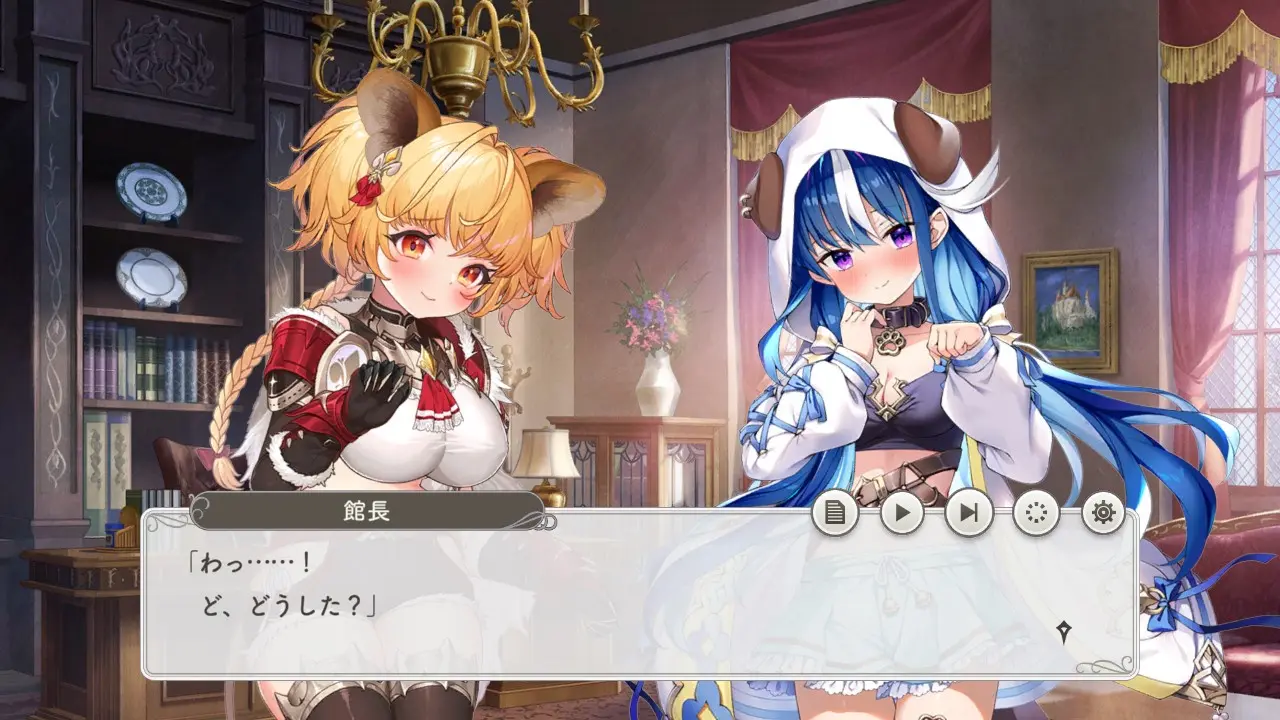Hide the text box with the dotted circle button

1036,513
